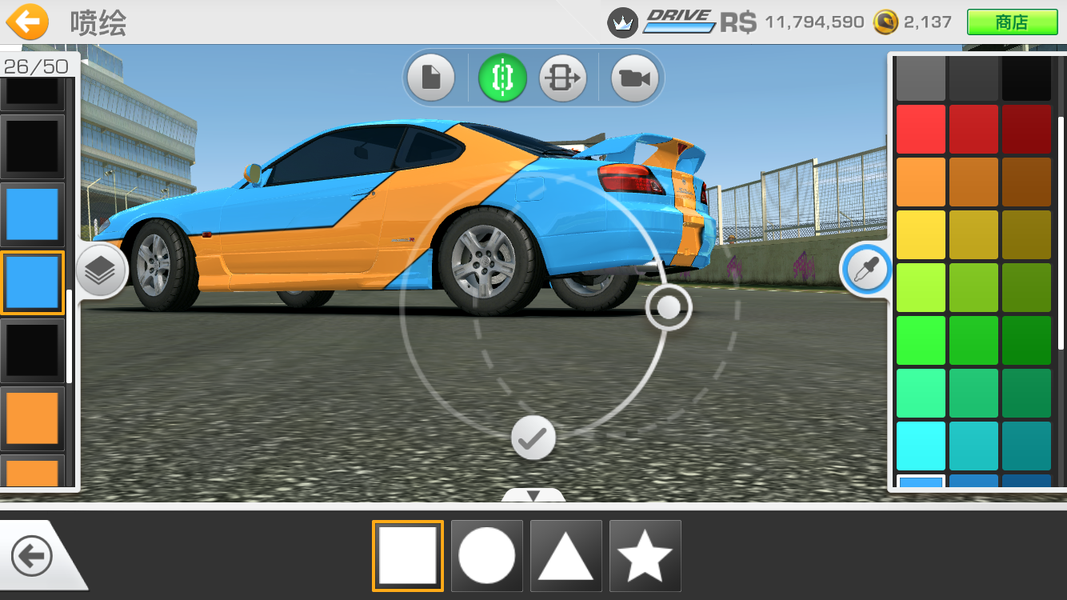Pick the bright red color swatch
This screenshot has height=600, width=1067.
pyautogui.click(x=920, y=128)
